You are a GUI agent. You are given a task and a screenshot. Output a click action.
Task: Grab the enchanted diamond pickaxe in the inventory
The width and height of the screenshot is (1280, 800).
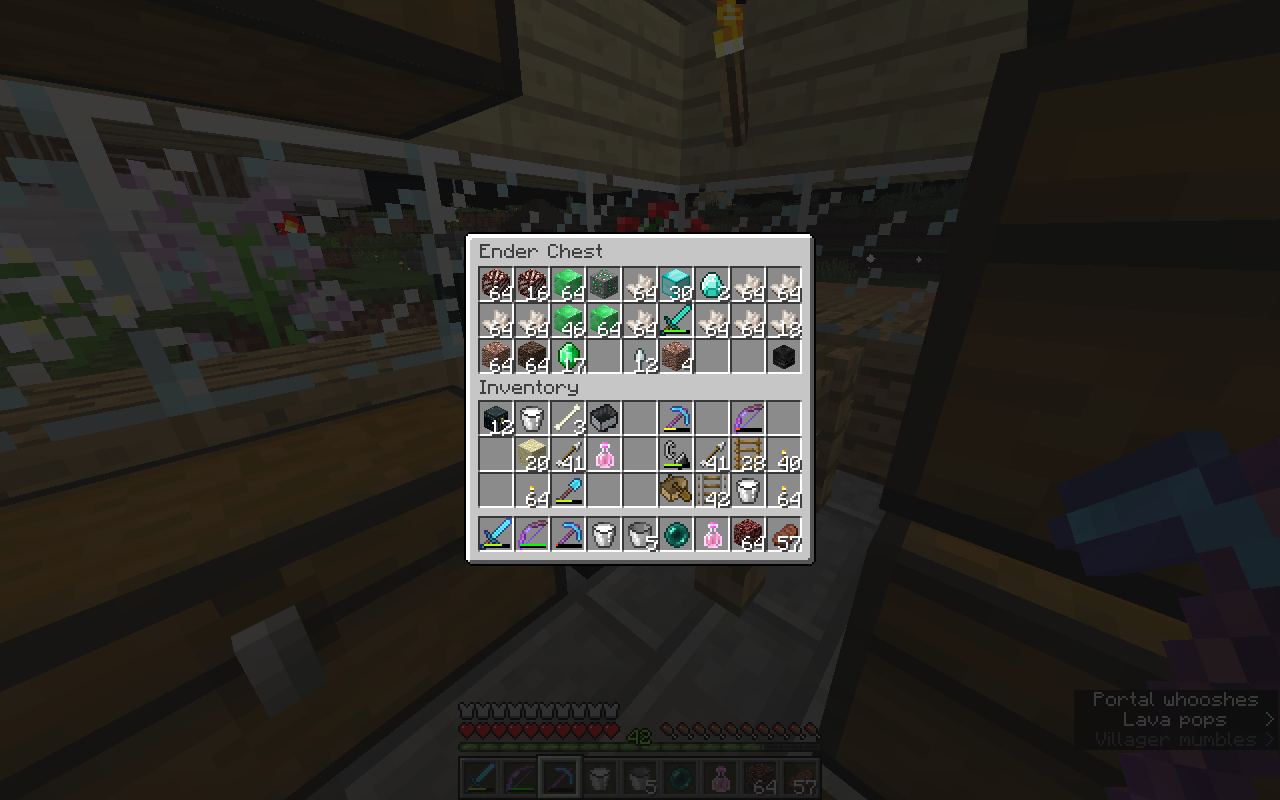(x=676, y=417)
